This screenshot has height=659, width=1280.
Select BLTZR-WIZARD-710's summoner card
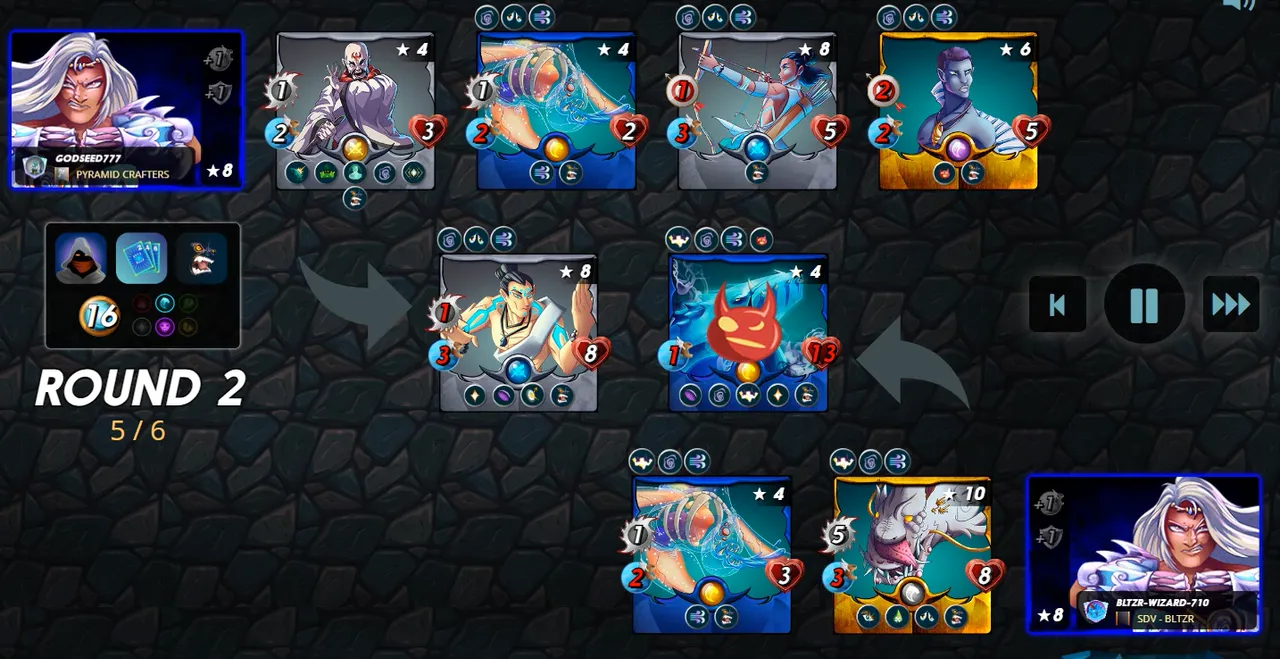pos(1144,553)
